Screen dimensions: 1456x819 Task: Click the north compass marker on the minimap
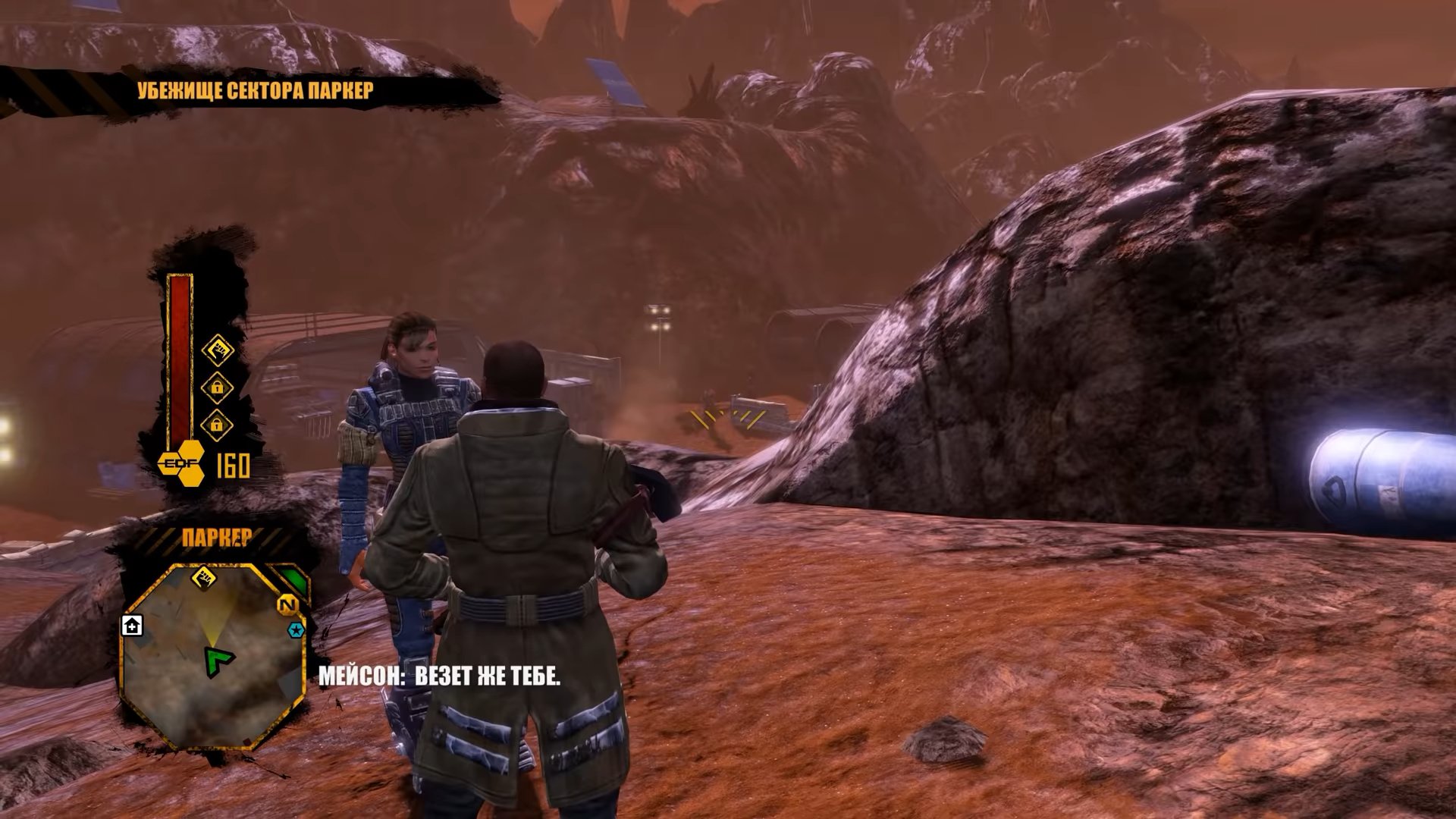pyautogui.click(x=287, y=605)
